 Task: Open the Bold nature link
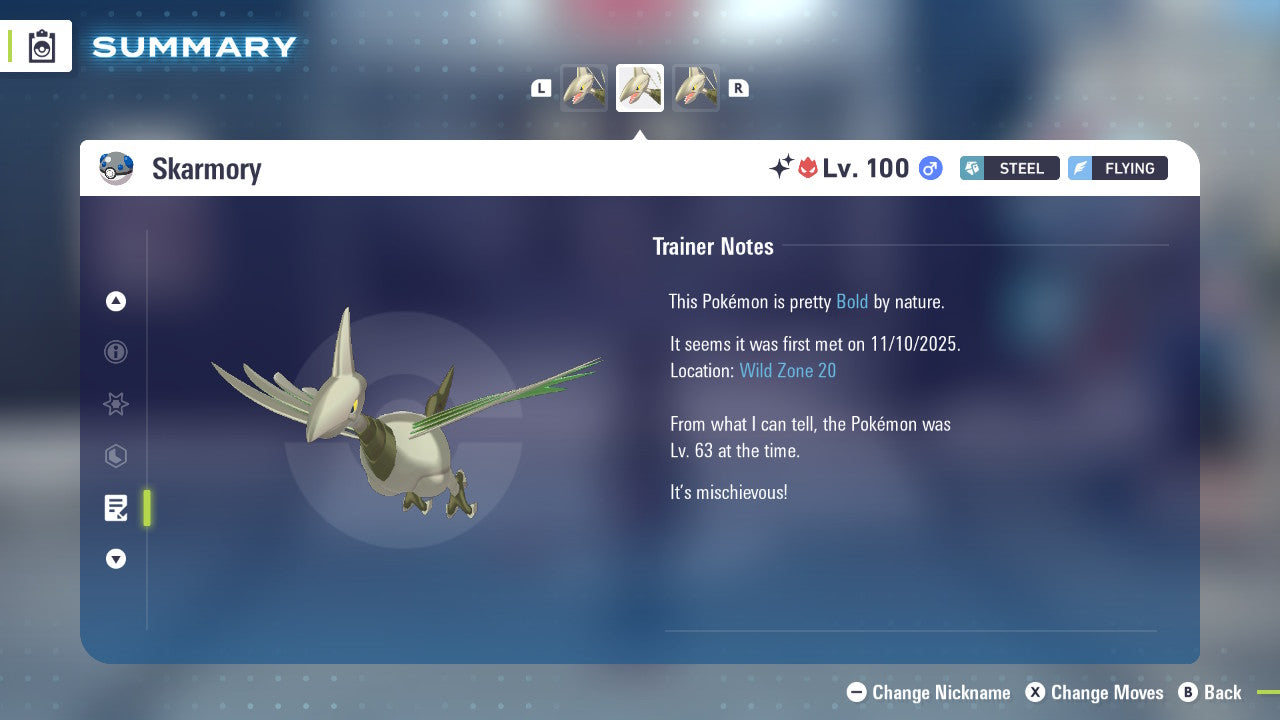(x=852, y=302)
